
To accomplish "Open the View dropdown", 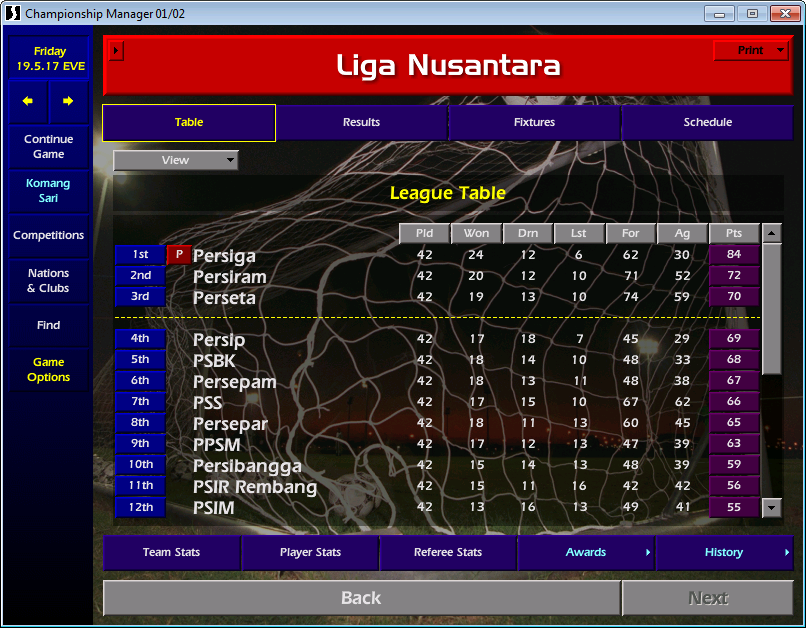I will tap(176, 160).
